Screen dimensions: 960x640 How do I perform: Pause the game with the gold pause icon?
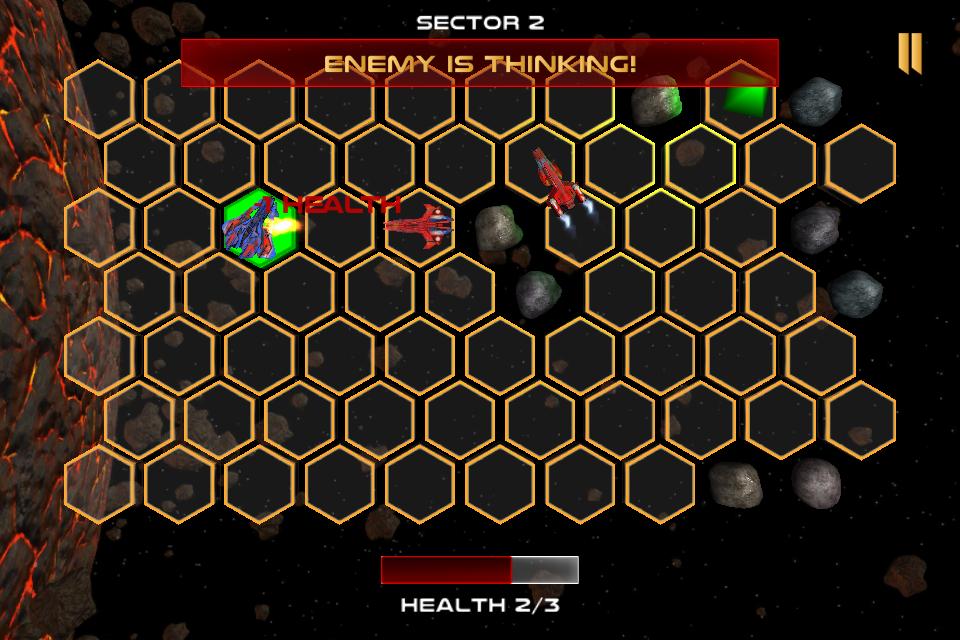[910, 53]
